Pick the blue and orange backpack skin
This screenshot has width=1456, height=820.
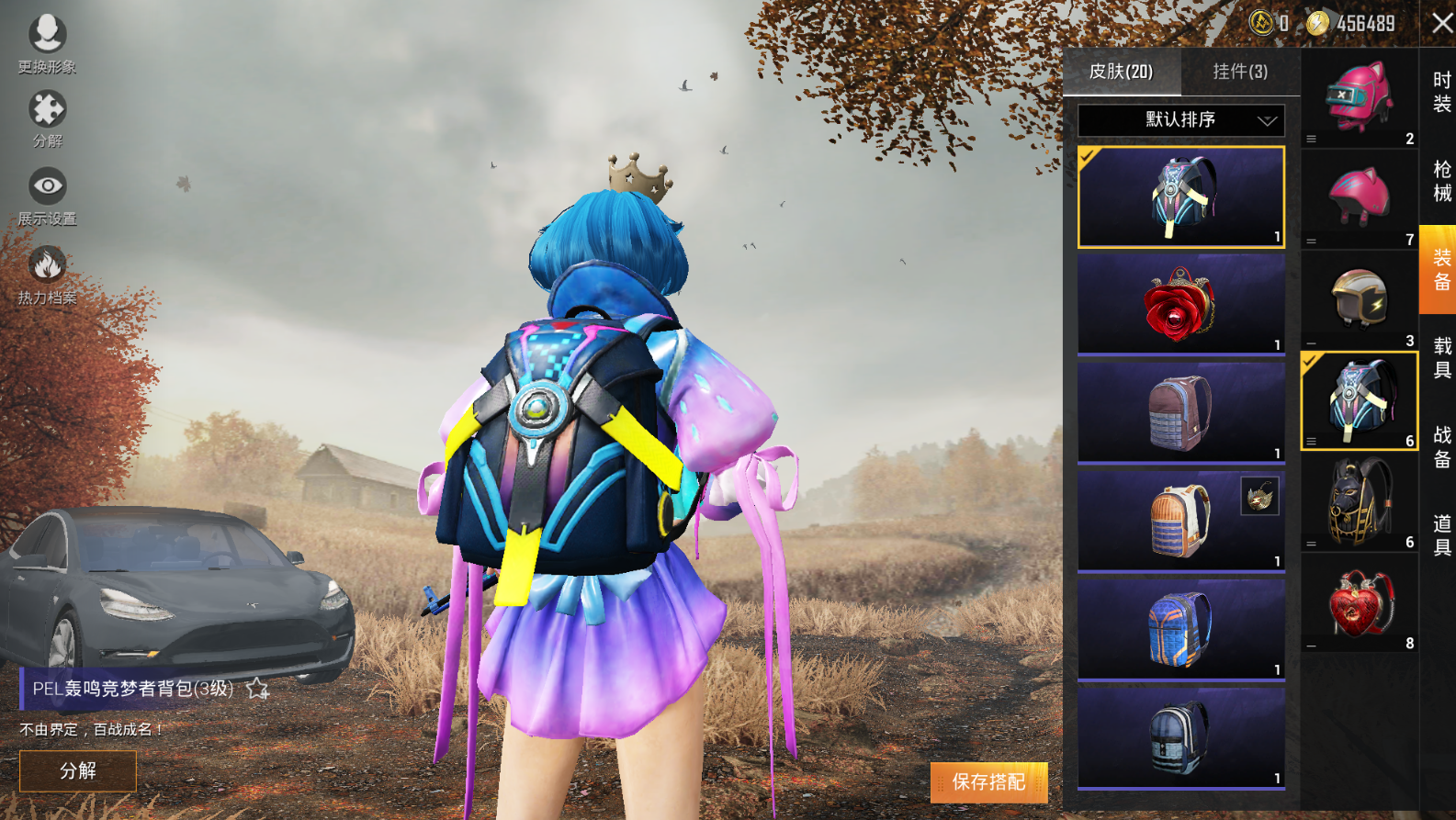click(1181, 629)
